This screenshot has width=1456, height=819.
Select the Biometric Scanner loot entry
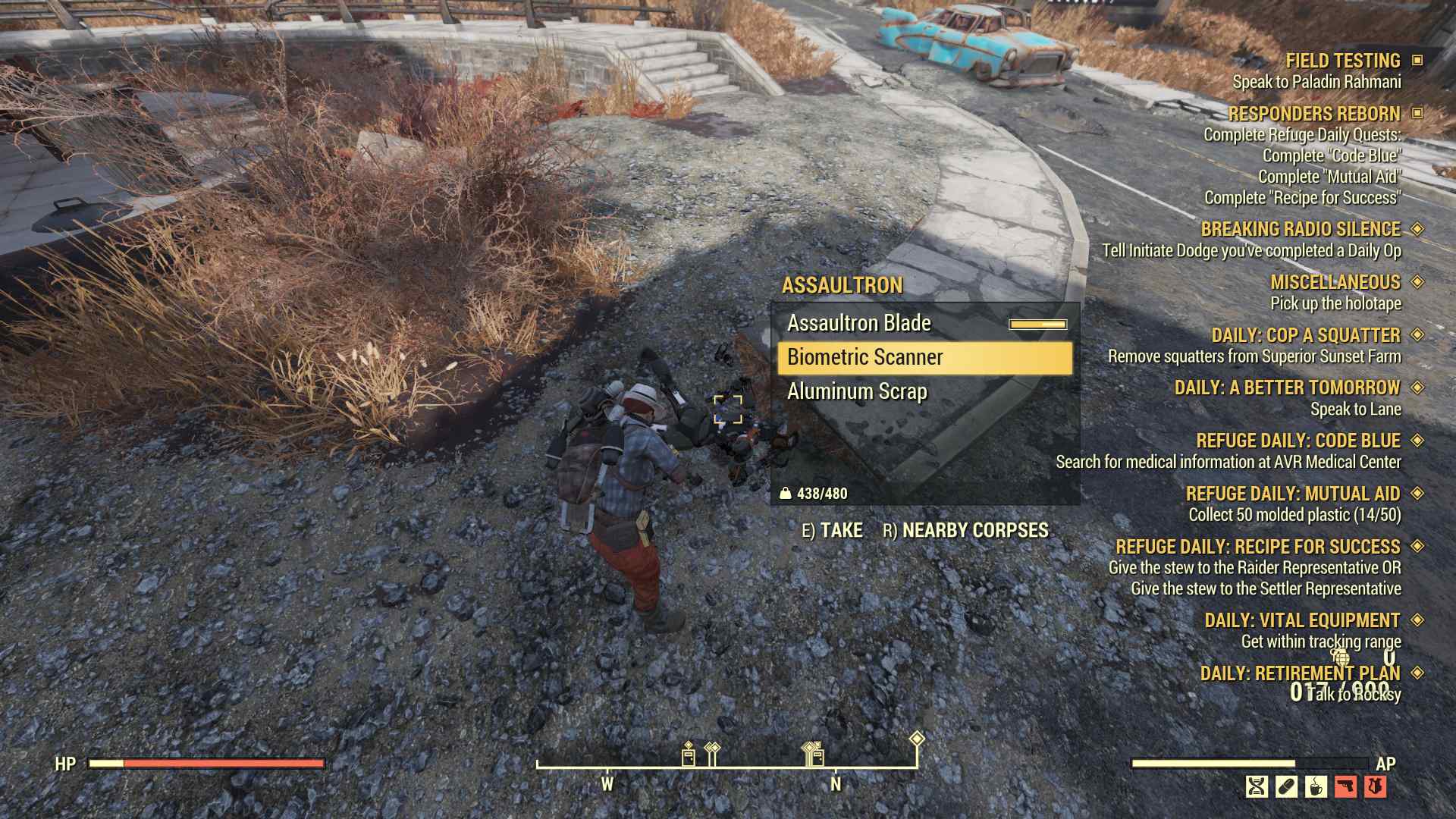(x=868, y=356)
